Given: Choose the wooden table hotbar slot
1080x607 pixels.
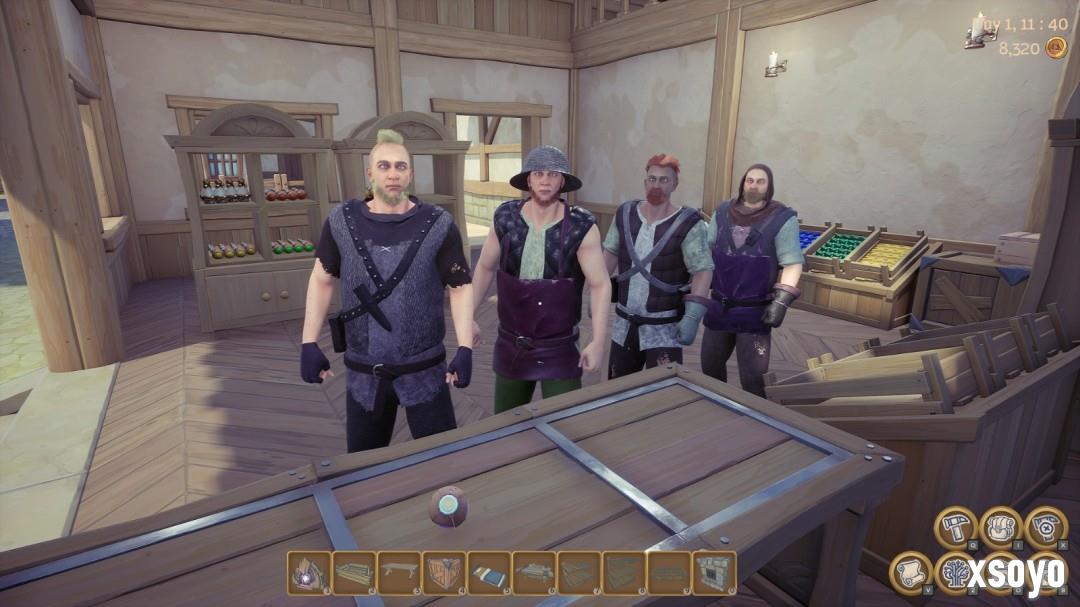Looking at the screenshot, I should coord(399,573).
